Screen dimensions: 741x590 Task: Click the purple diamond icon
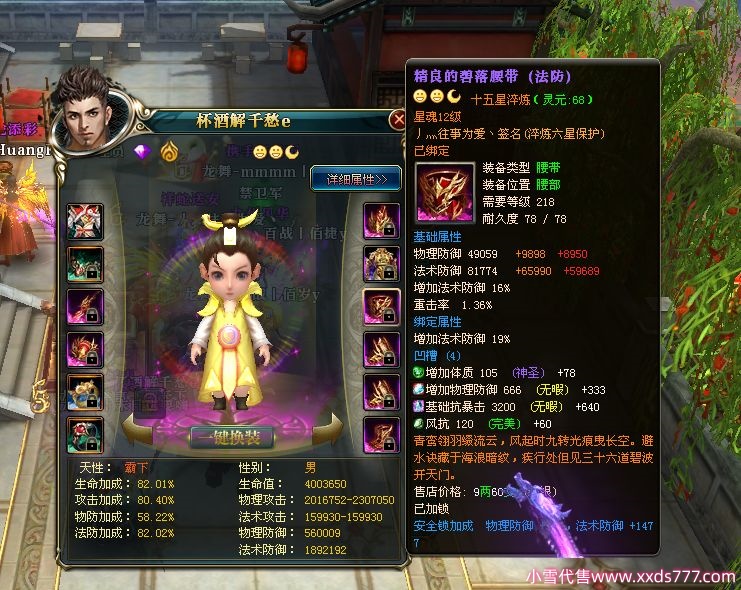[x=141, y=152]
